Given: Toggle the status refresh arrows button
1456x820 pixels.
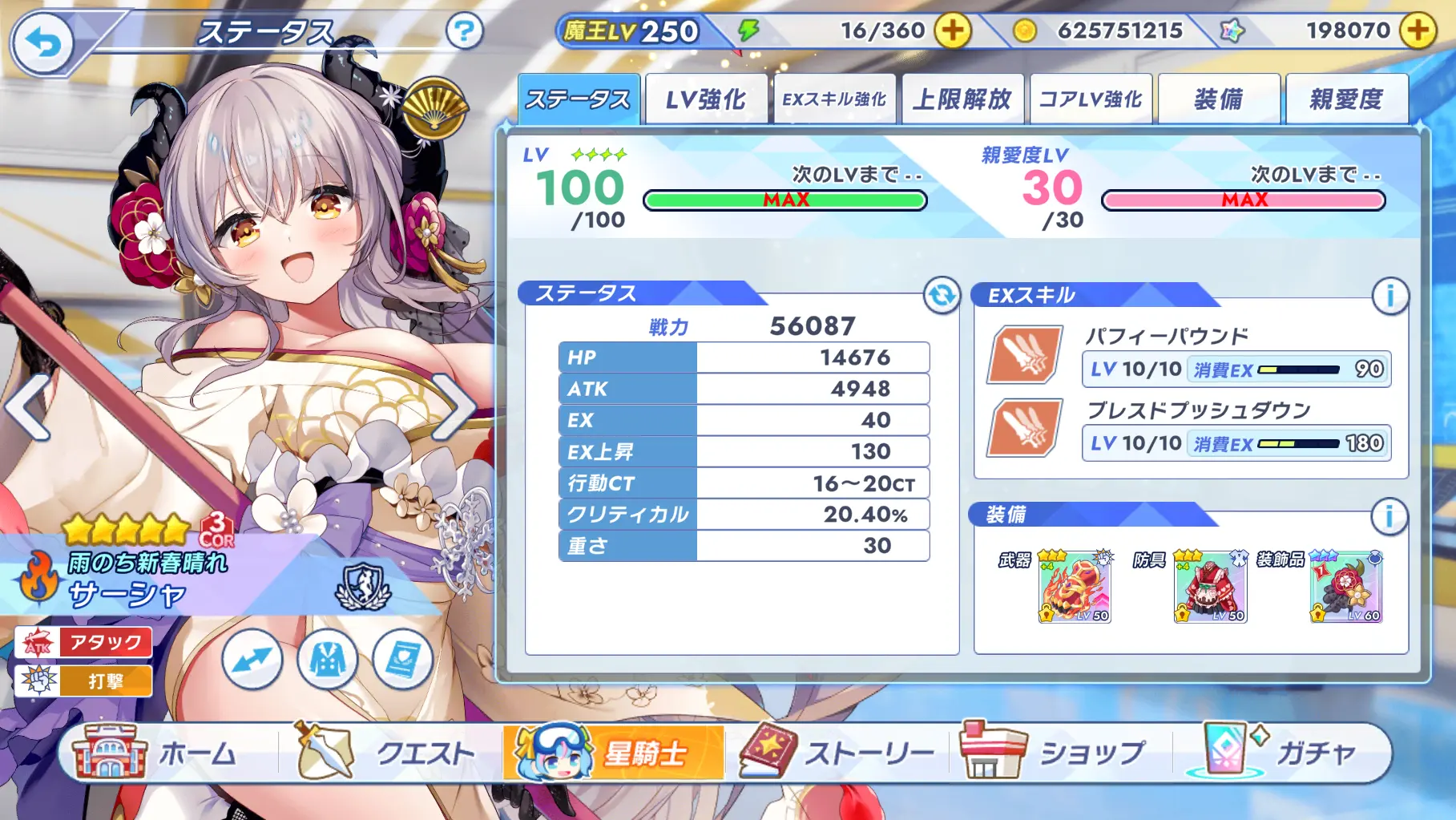Looking at the screenshot, I should tap(942, 295).
